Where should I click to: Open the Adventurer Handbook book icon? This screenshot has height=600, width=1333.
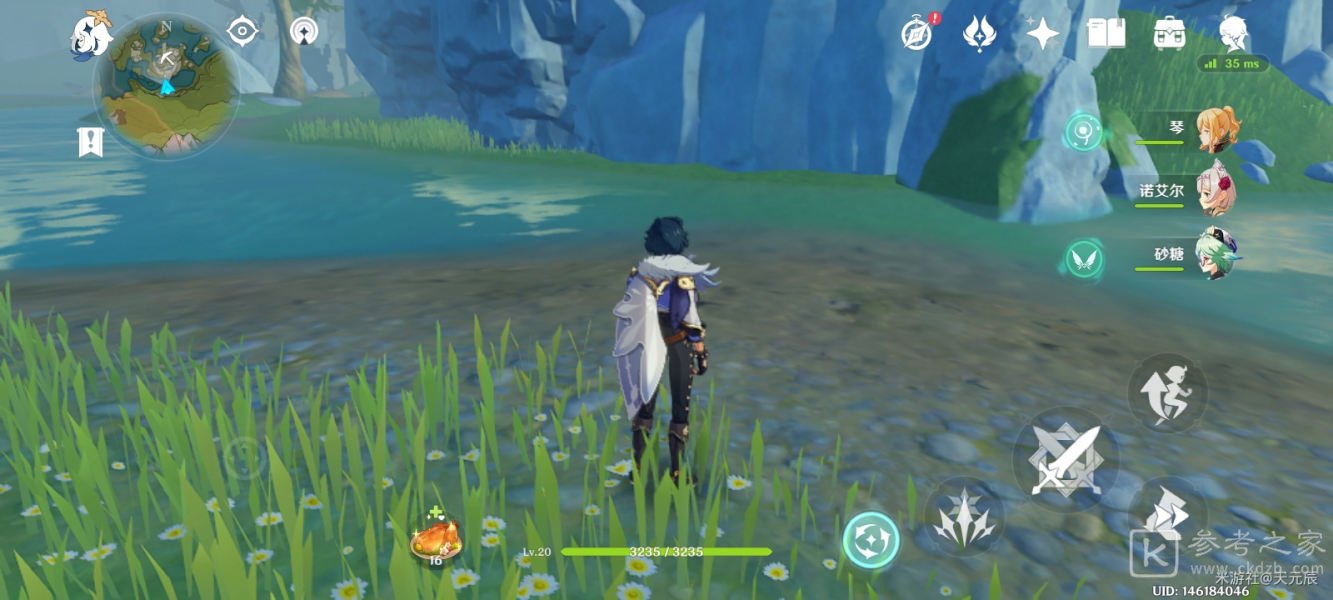tap(1106, 33)
